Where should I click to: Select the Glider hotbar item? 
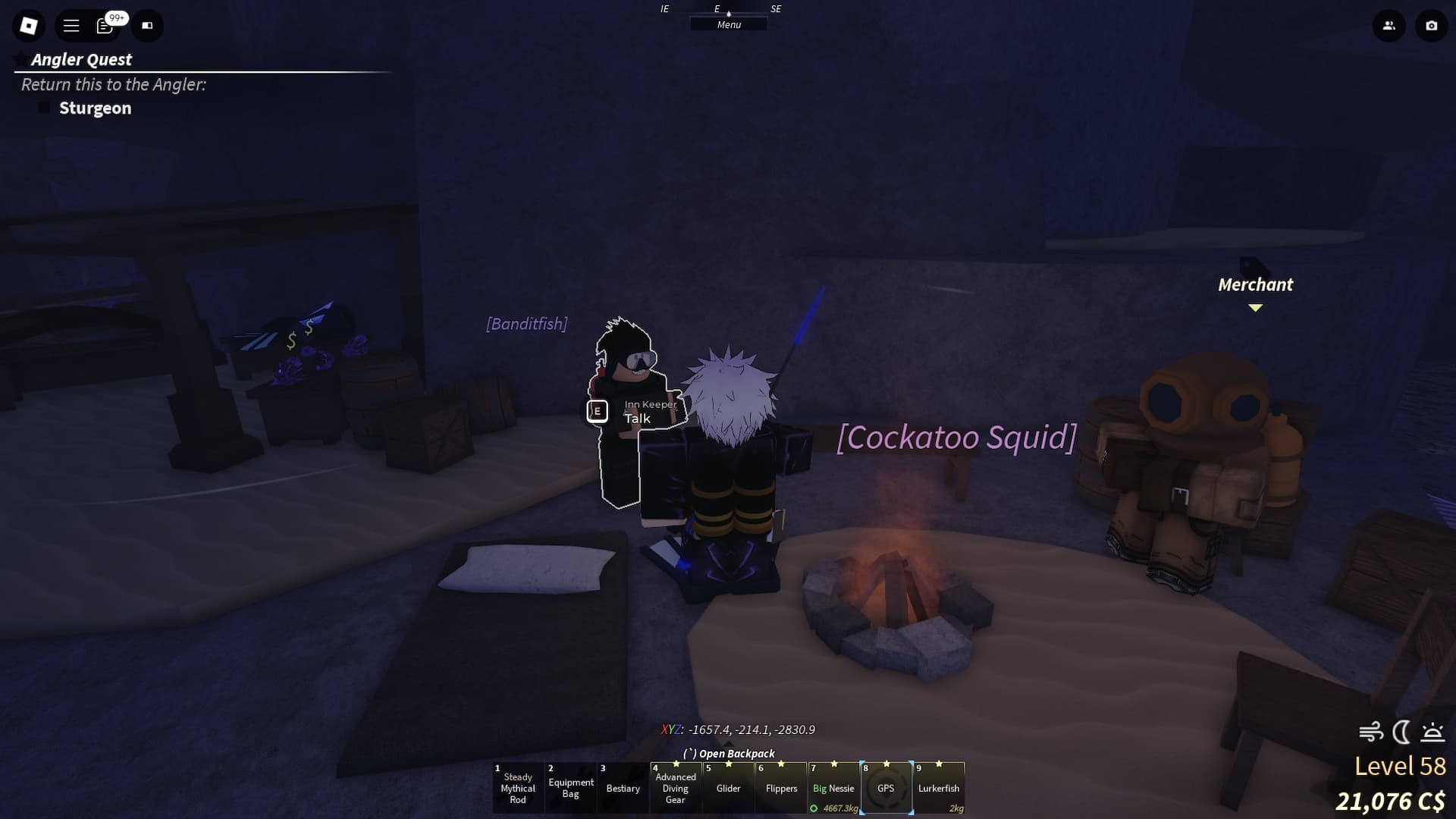click(x=728, y=787)
